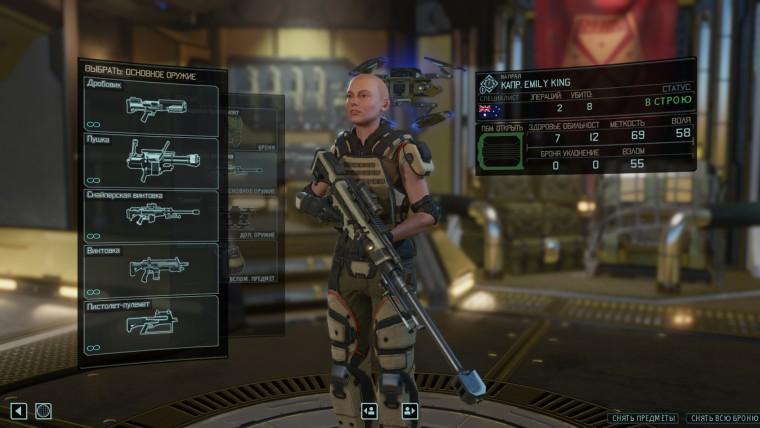760x428 pixels.
Task: Click Снять предметы to strip items
Action: 645,417
